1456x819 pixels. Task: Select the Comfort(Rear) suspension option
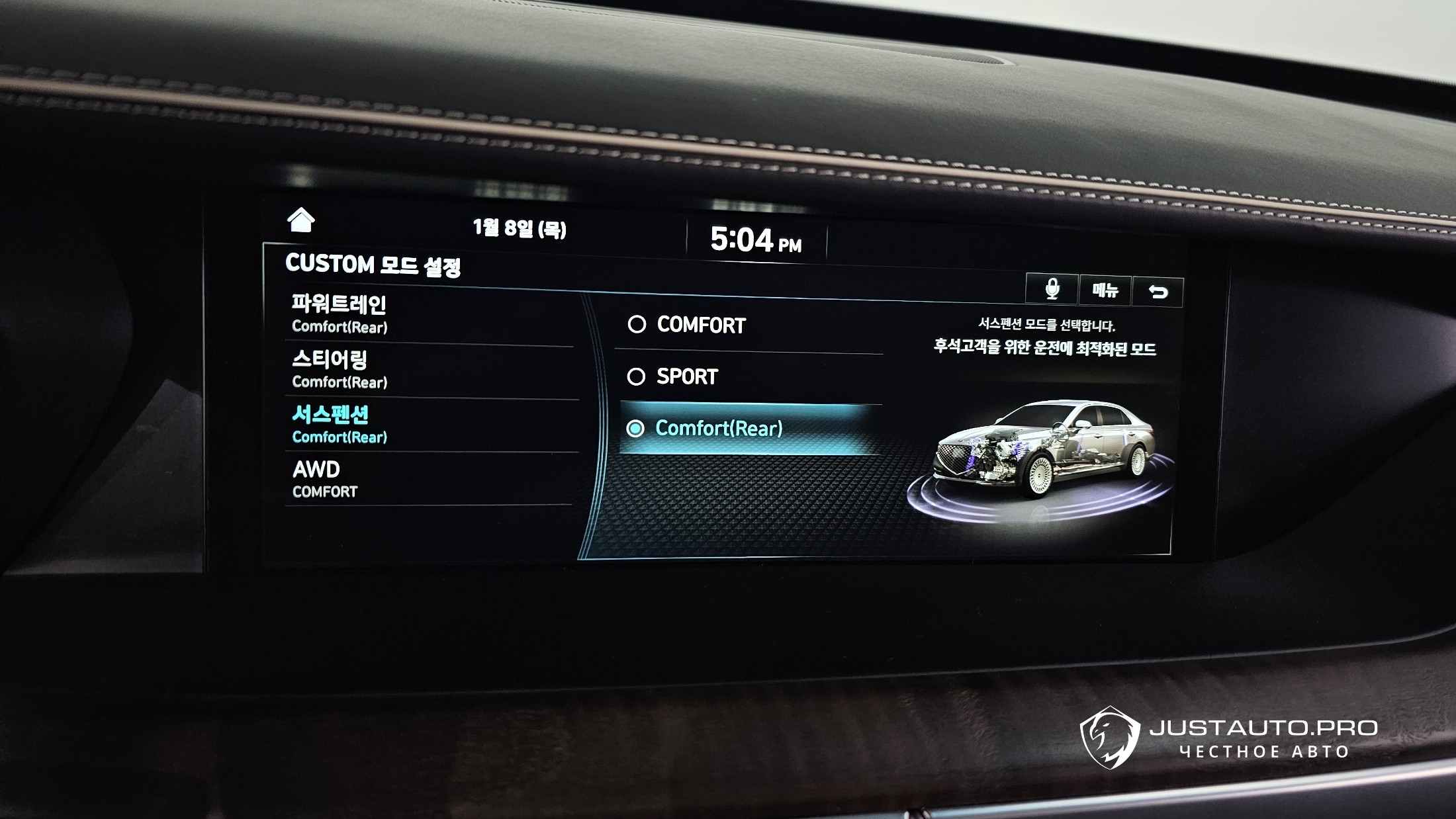tap(748, 429)
